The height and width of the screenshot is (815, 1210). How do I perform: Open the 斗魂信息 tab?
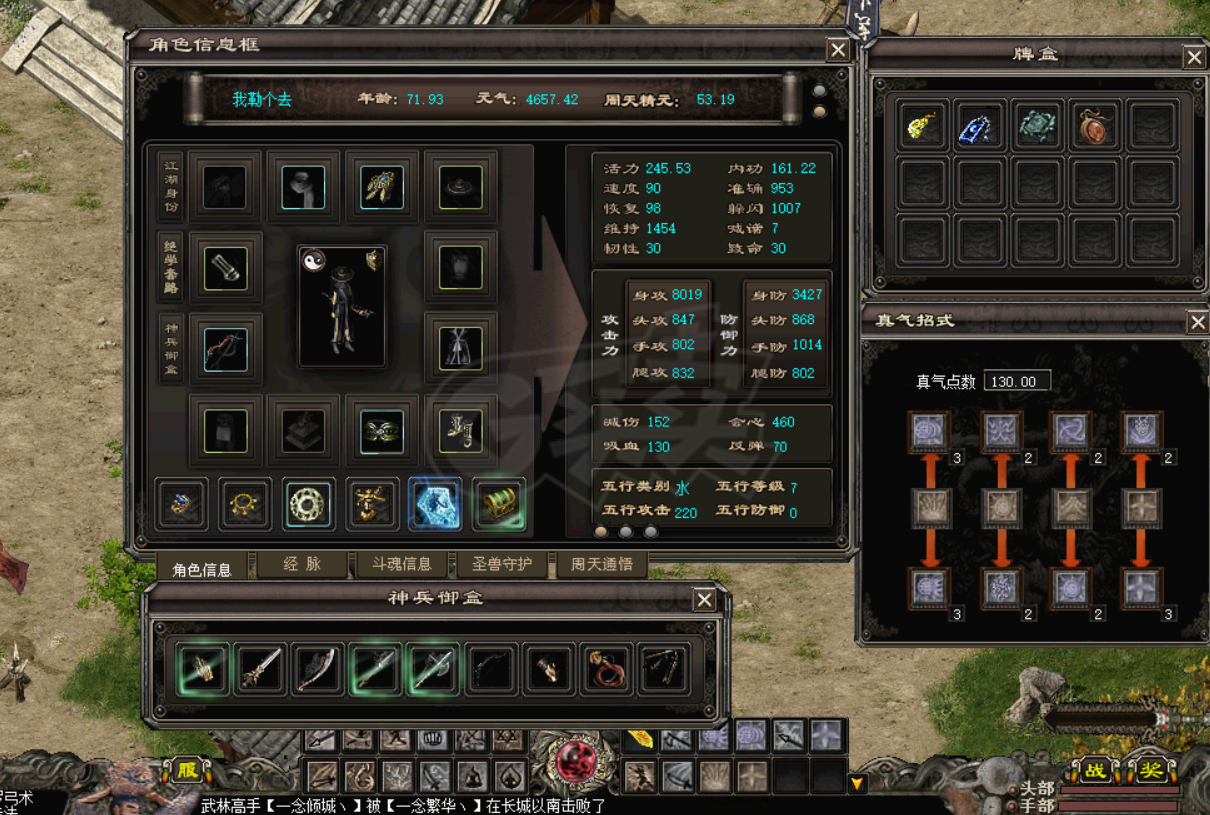click(402, 564)
